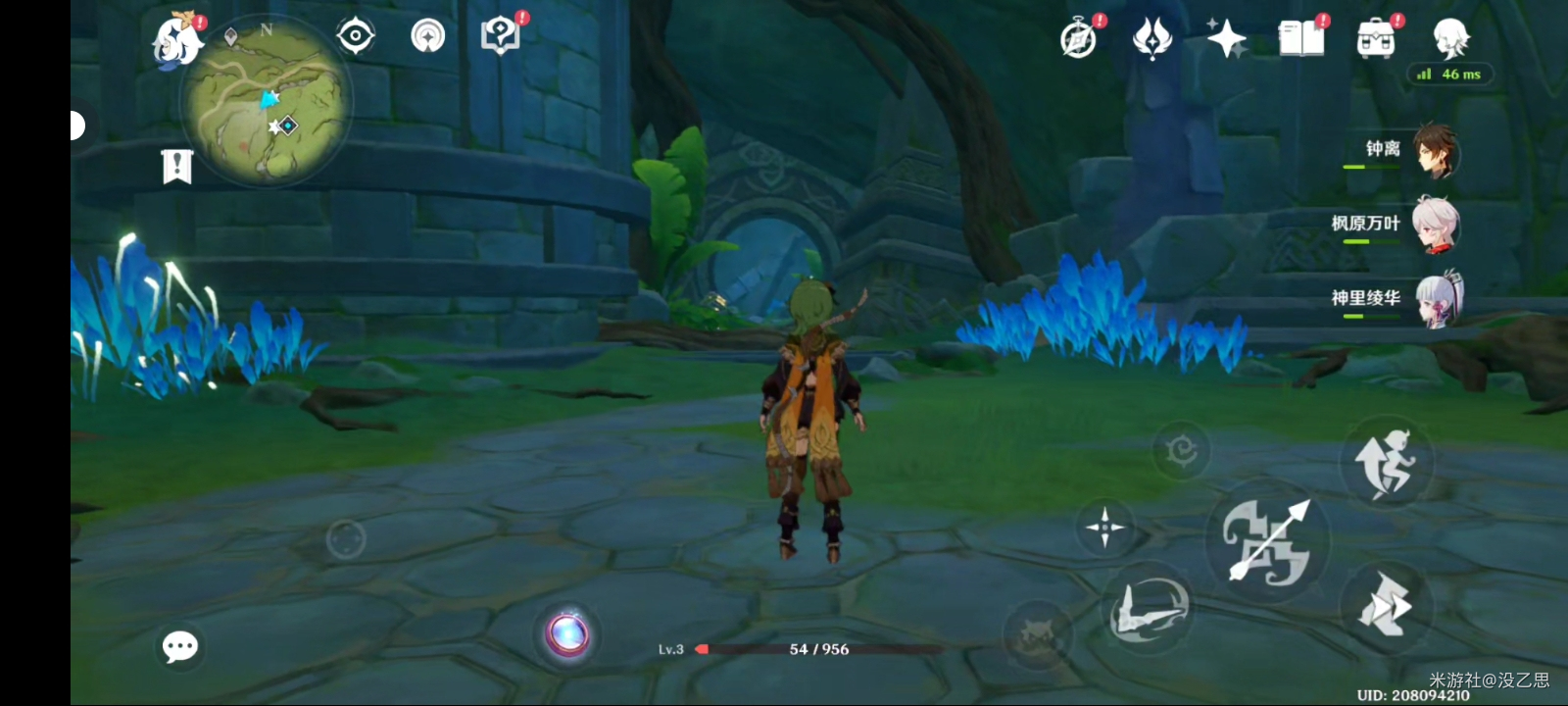
Task: Tap the jump button
Action: click(x=1386, y=463)
